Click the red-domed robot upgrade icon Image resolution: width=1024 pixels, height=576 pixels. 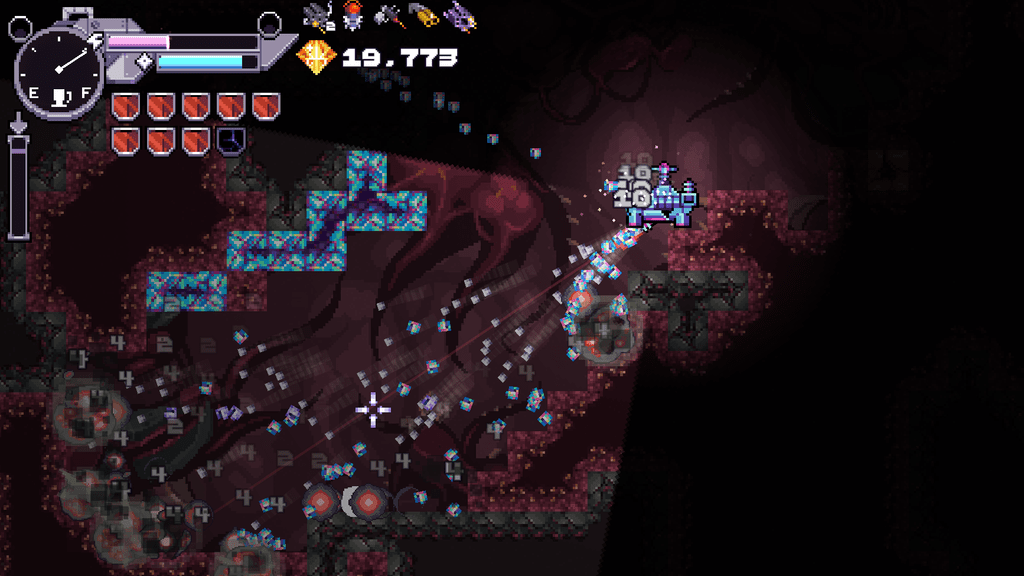tap(352, 15)
